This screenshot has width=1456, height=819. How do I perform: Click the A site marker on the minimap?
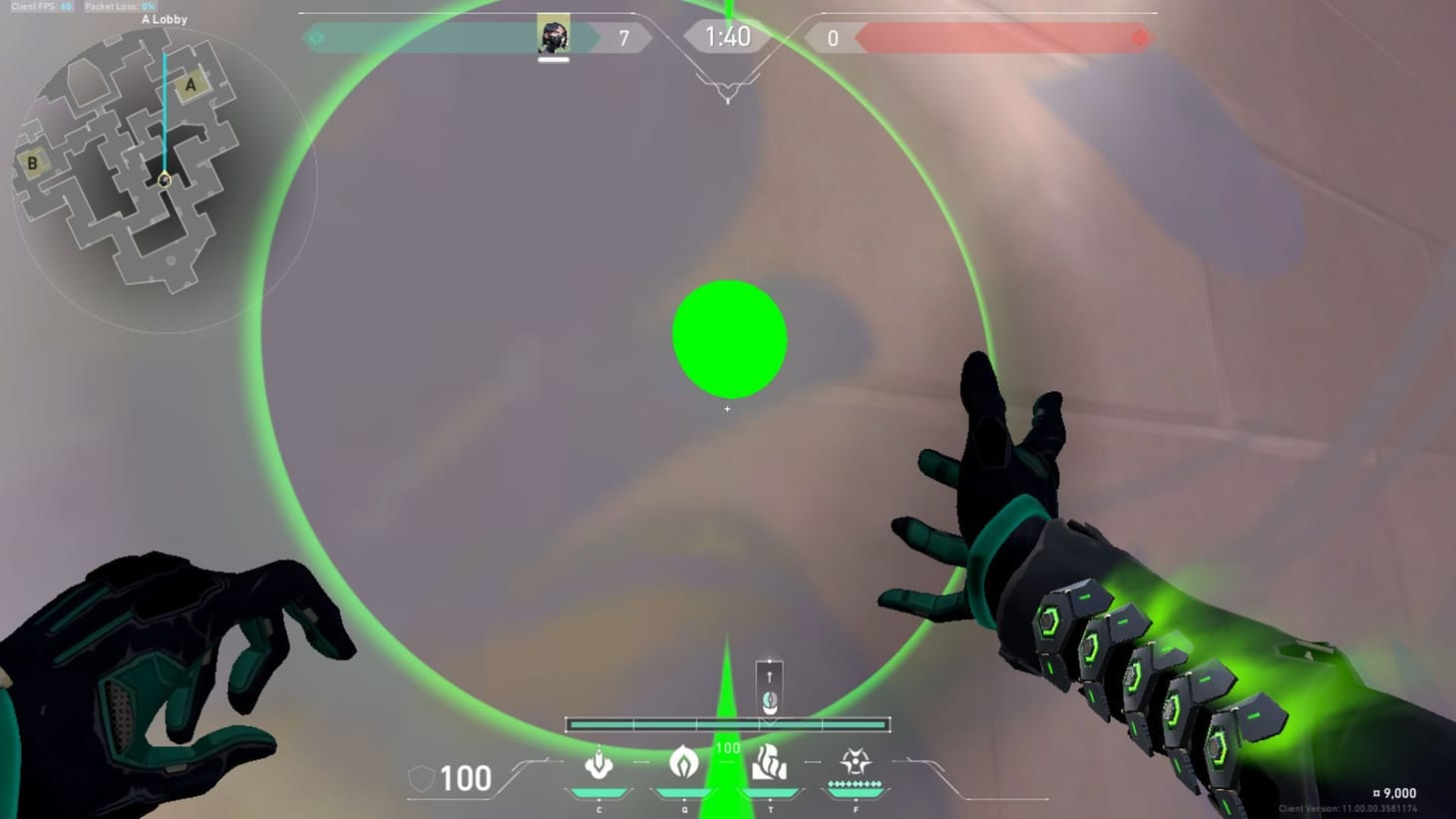tap(189, 85)
